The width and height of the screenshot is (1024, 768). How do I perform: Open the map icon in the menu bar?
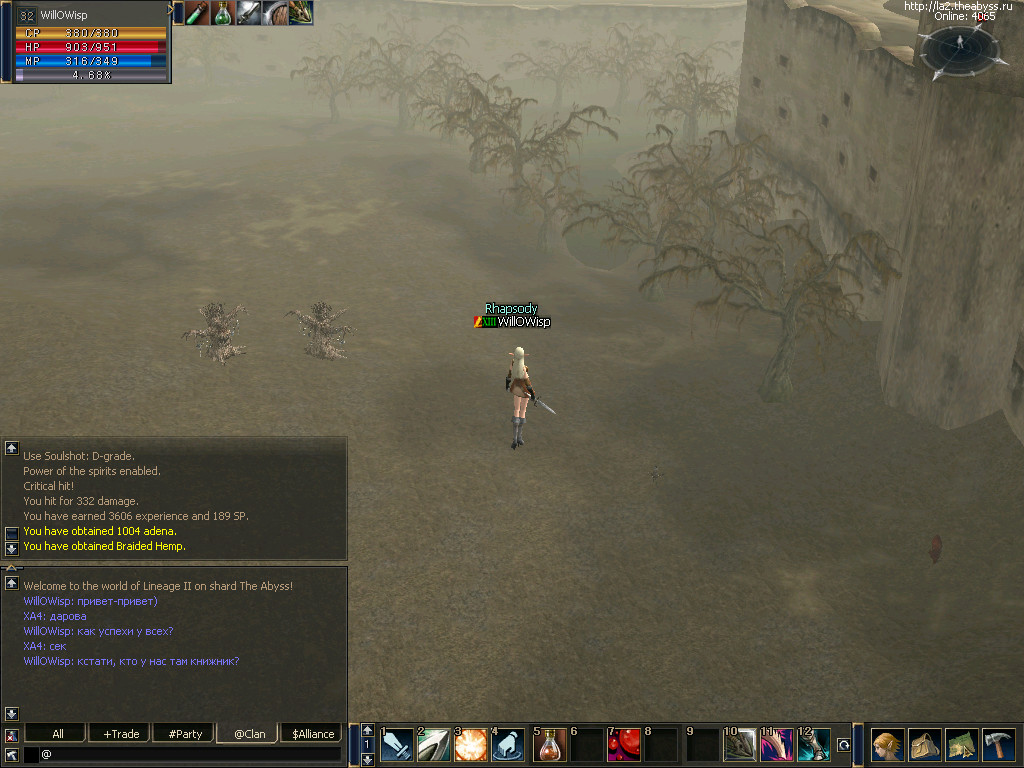tap(961, 745)
